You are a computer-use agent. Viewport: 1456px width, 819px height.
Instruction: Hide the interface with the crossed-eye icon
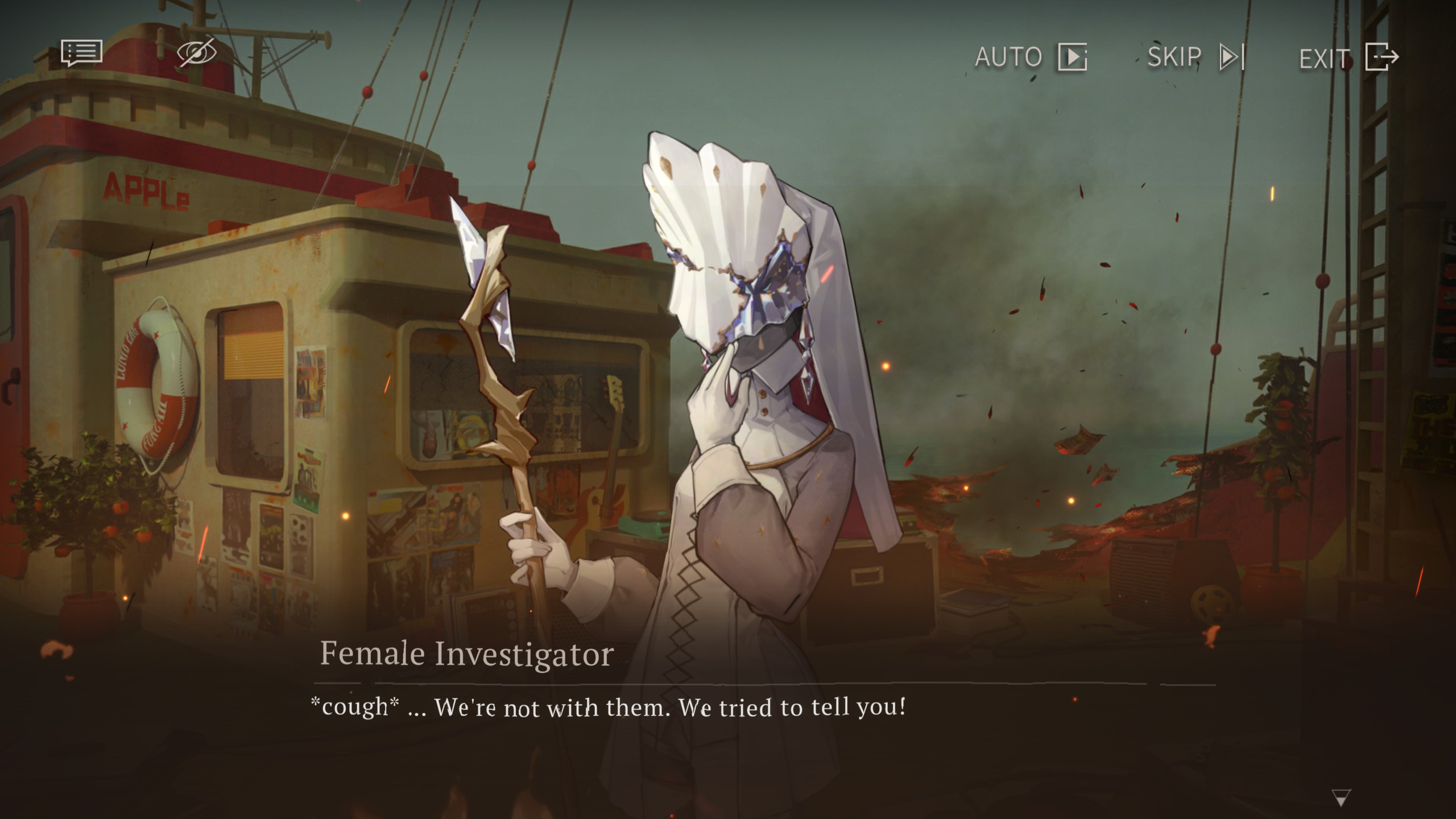pos(197,53)
